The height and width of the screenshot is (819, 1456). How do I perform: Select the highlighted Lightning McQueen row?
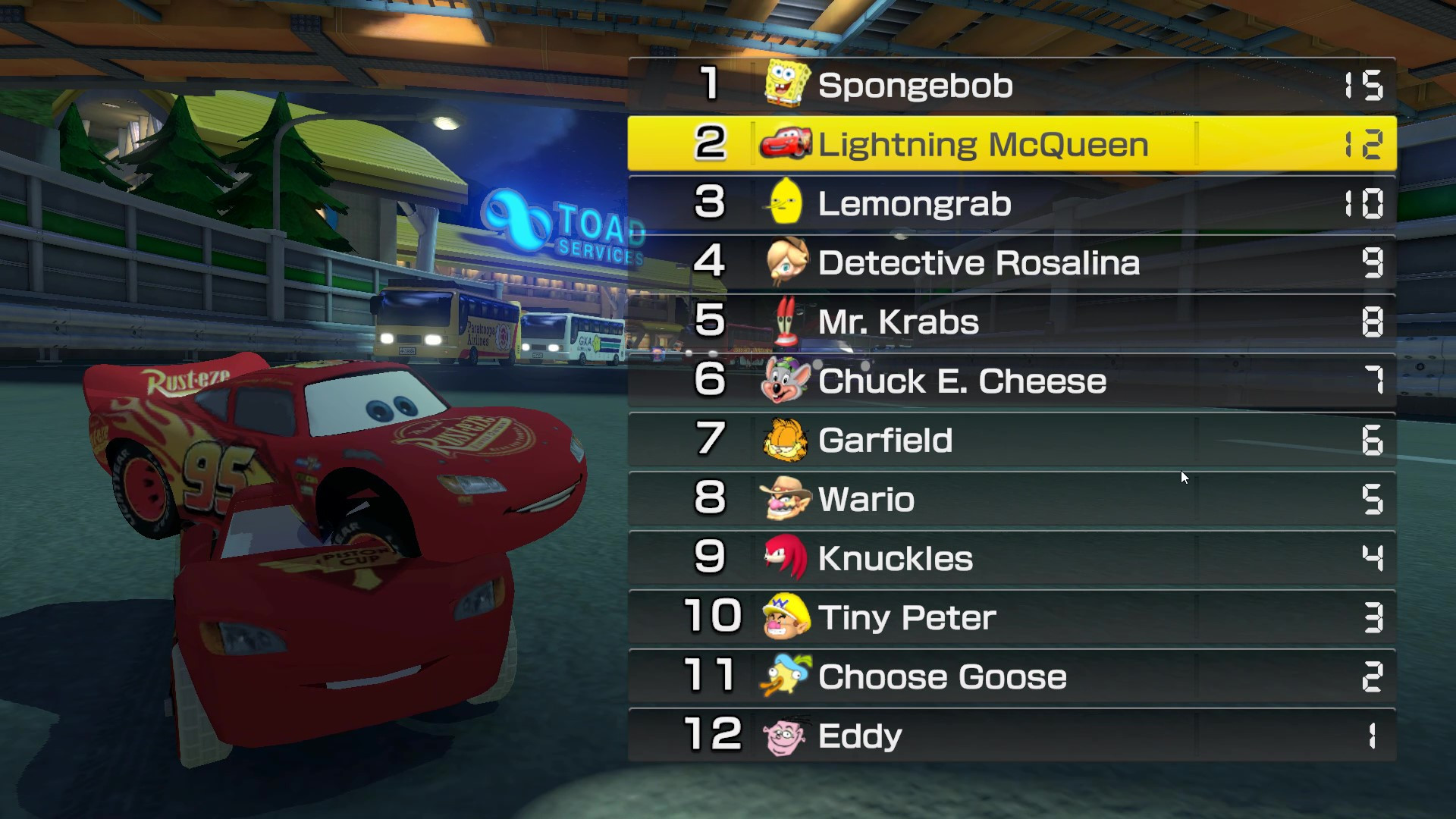pyautogui.click(x=1009, y=143)
